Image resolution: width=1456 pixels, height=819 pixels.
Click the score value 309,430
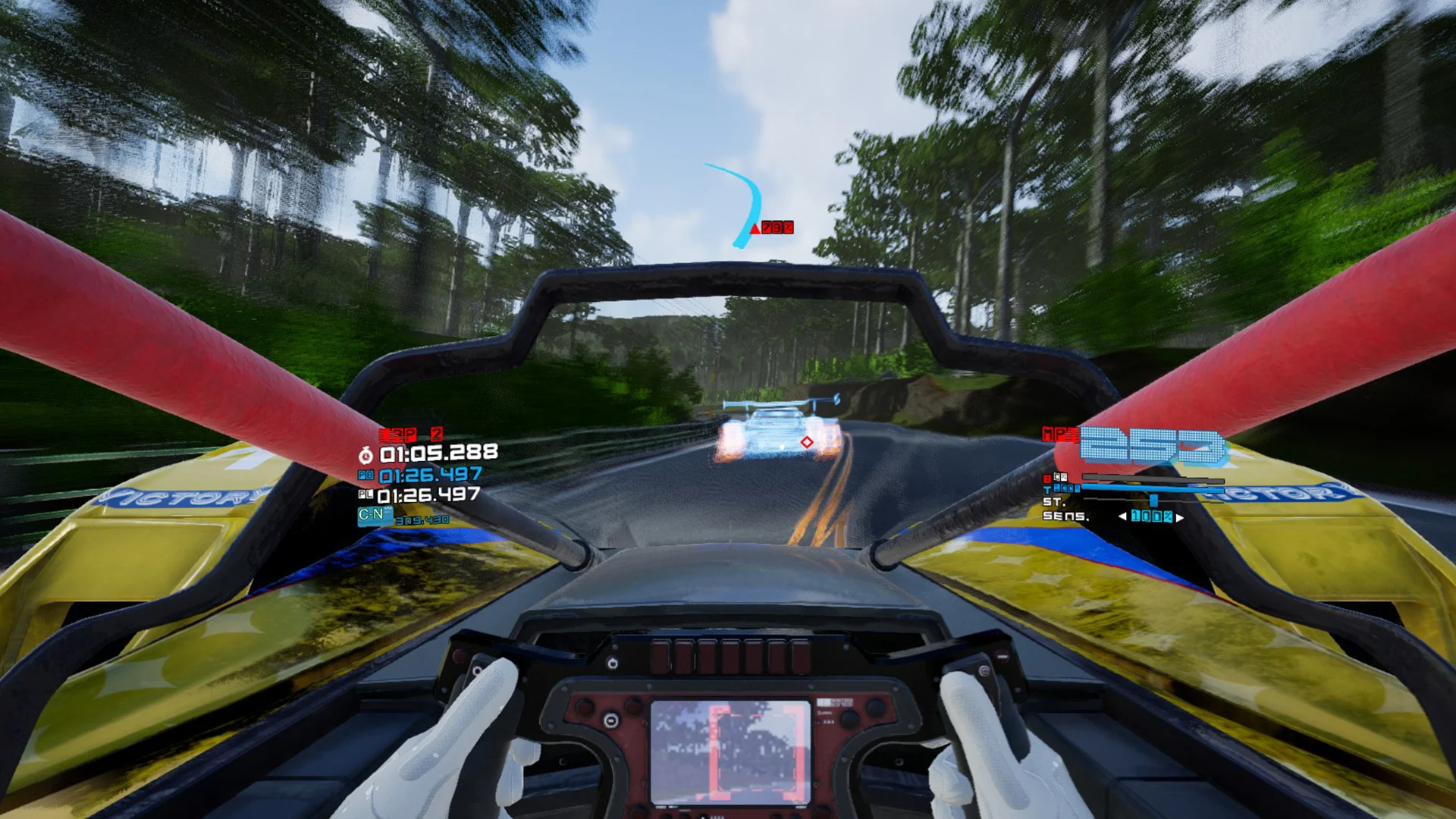[422, 519]
